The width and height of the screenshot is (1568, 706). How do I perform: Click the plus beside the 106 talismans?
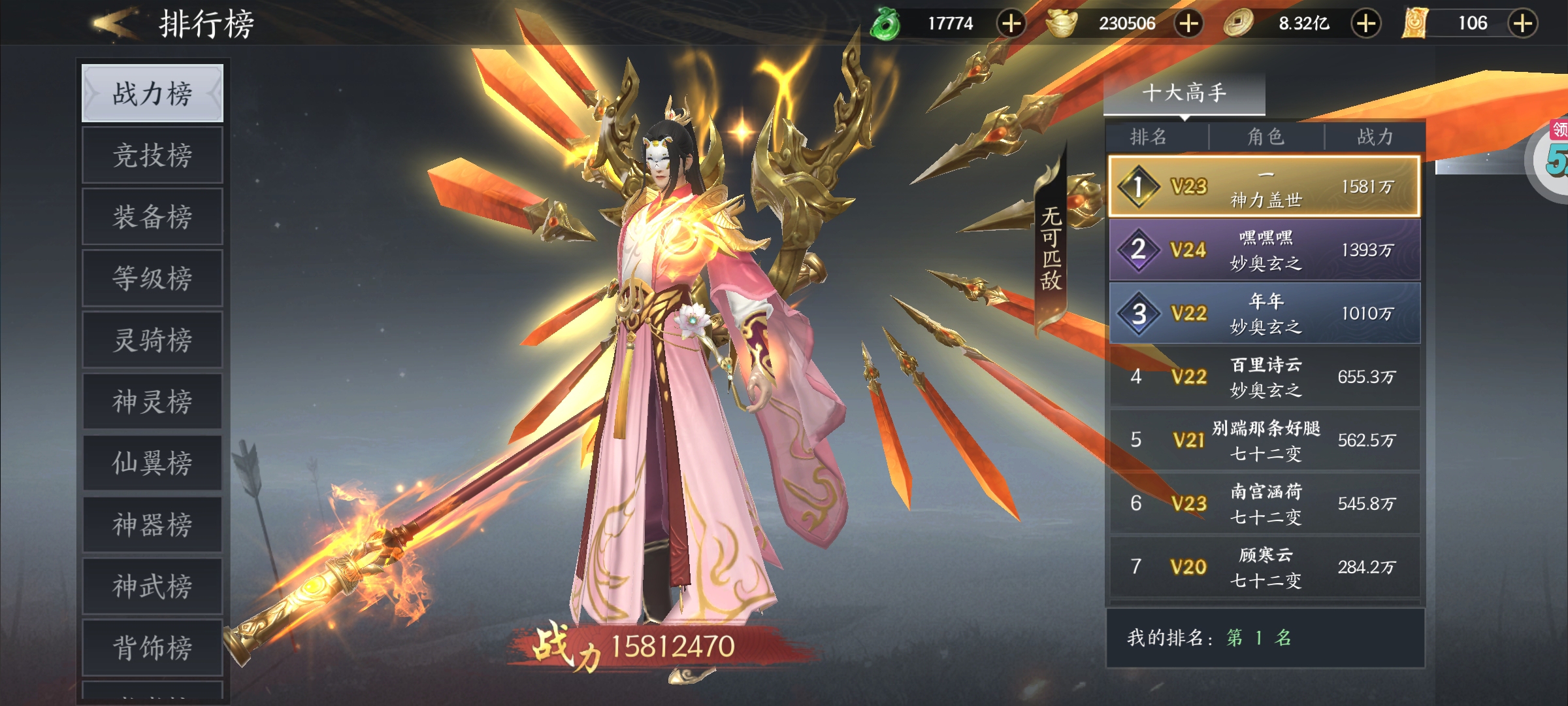(1522, 24)
